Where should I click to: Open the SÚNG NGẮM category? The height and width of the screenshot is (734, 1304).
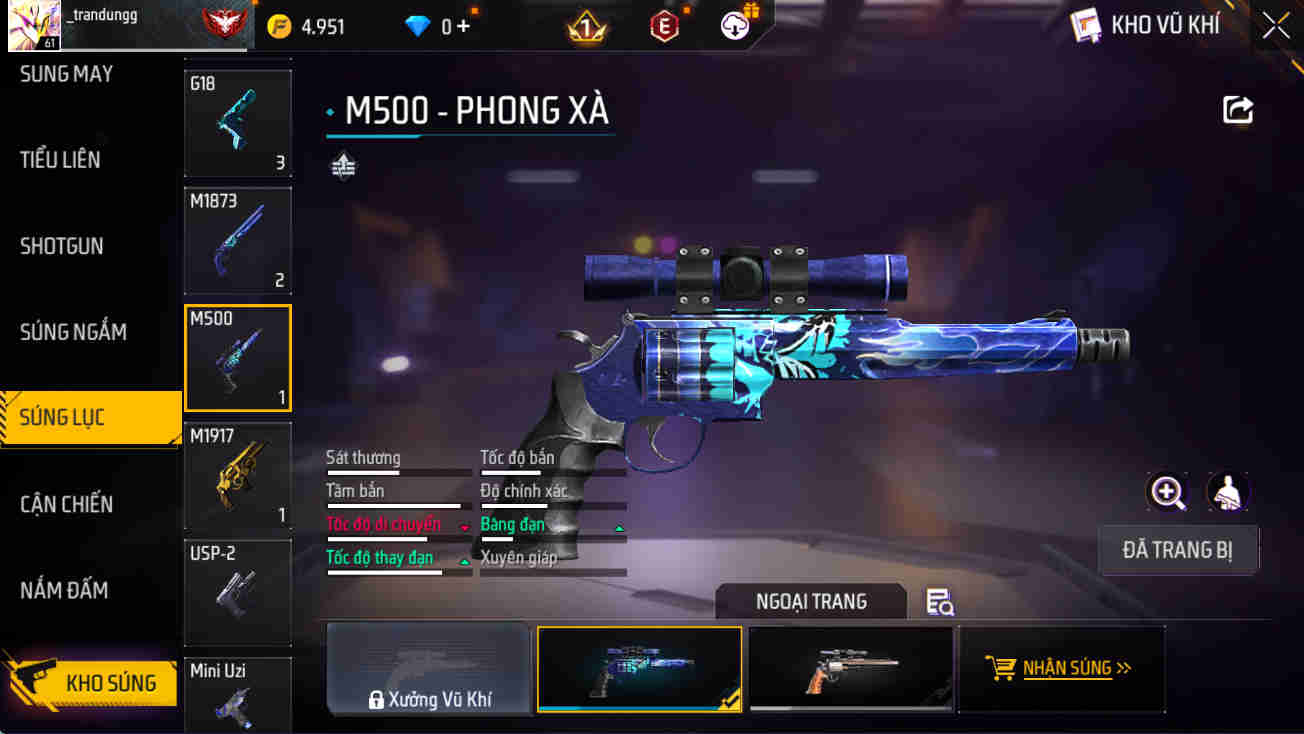point(73,332)
